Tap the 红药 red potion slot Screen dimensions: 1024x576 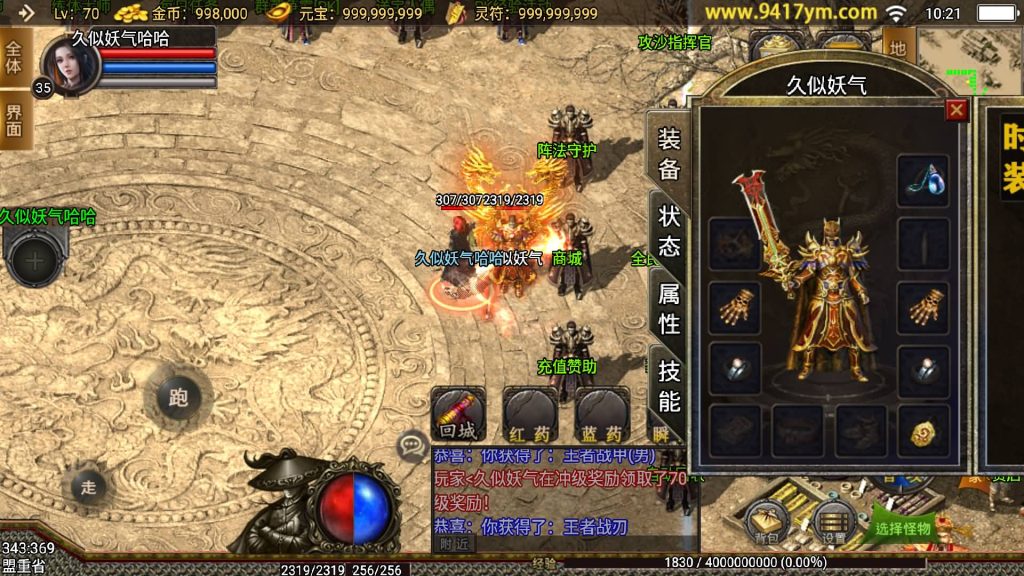tap(530, 414)
